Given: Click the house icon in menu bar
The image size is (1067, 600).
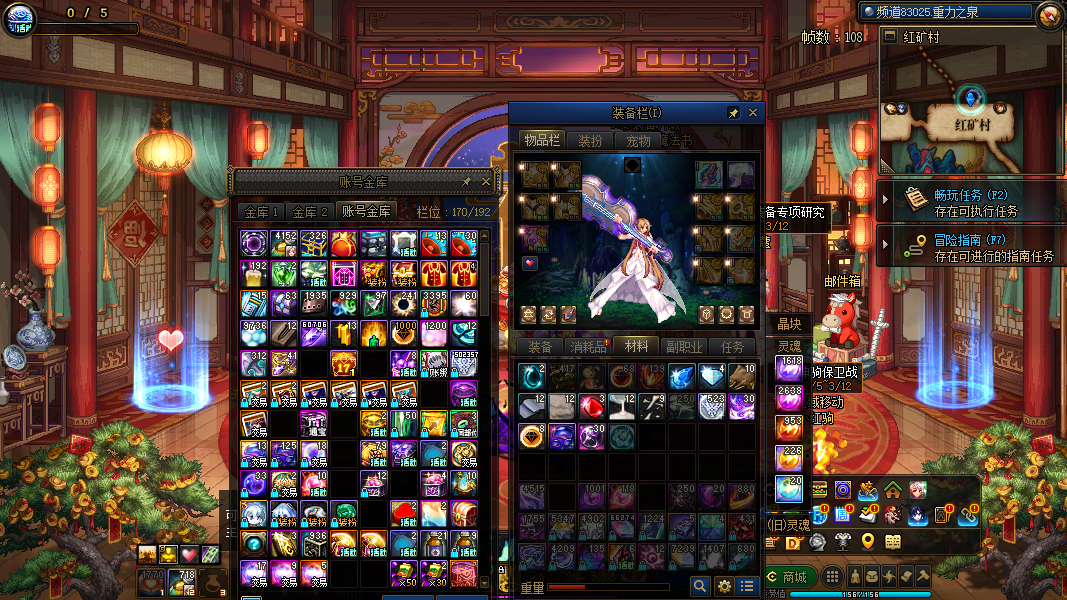Looking at the screenshot, I should (892, 490).
